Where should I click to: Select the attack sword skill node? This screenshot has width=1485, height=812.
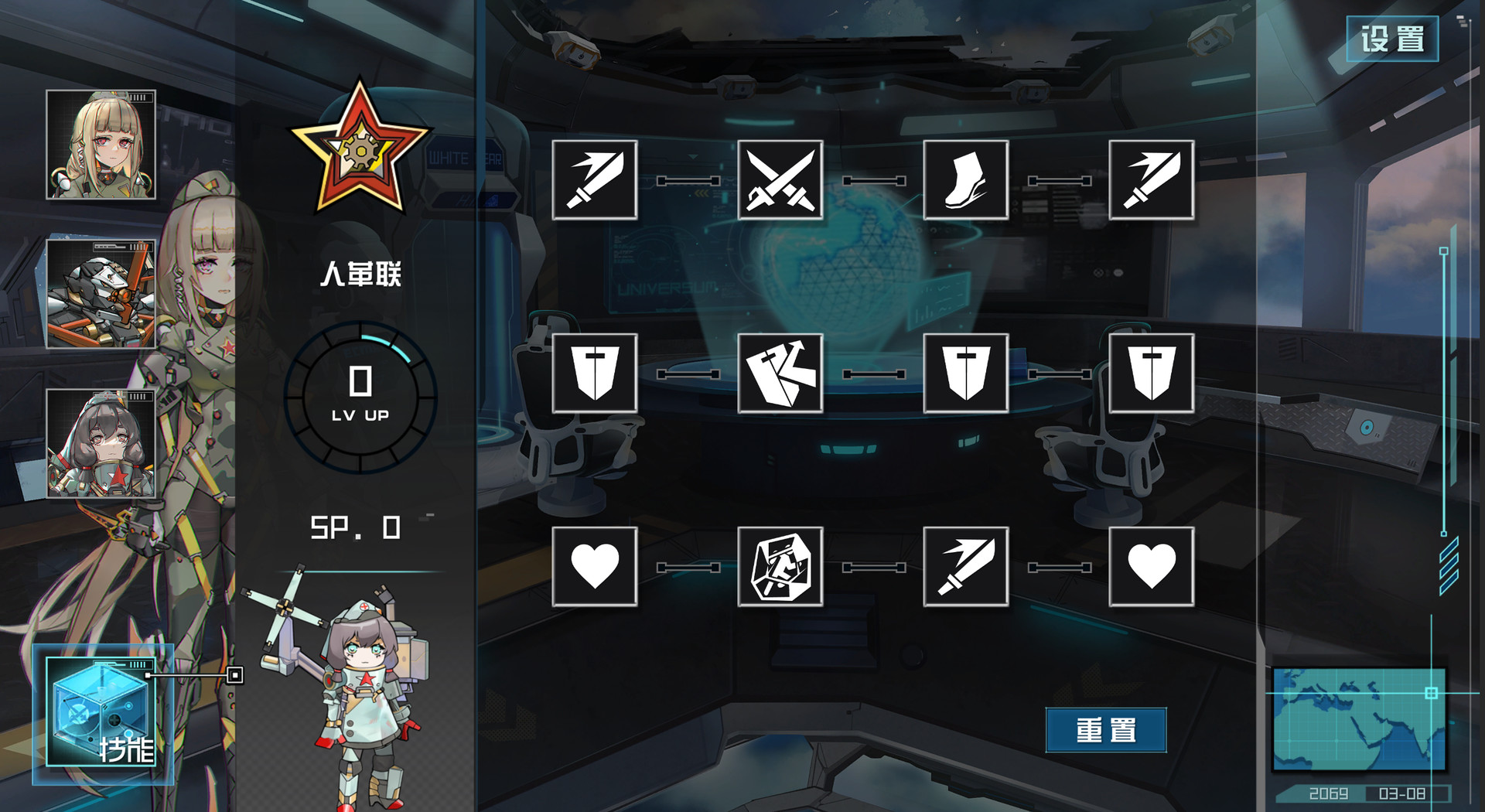pyautogui.click(x=594, y=179)
